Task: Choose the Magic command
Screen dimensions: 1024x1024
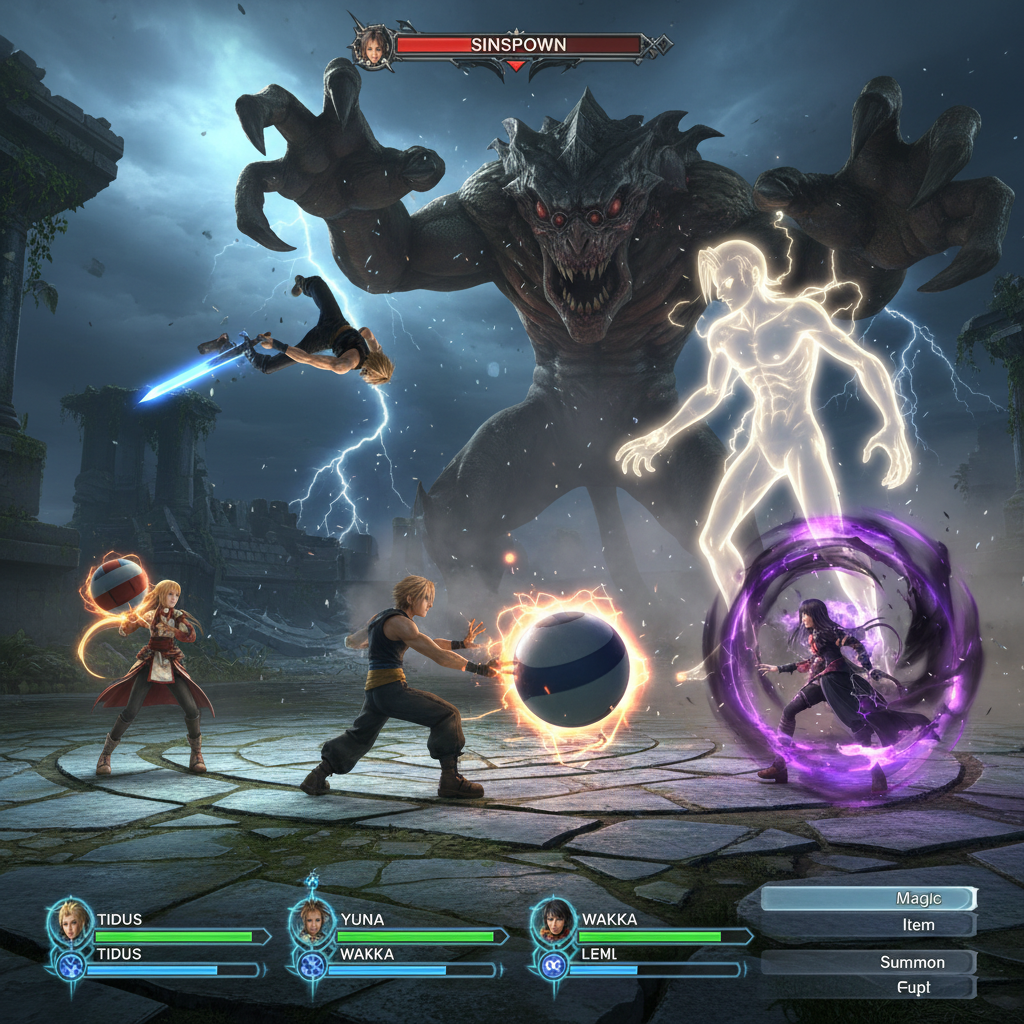Action: pos(868,899)
